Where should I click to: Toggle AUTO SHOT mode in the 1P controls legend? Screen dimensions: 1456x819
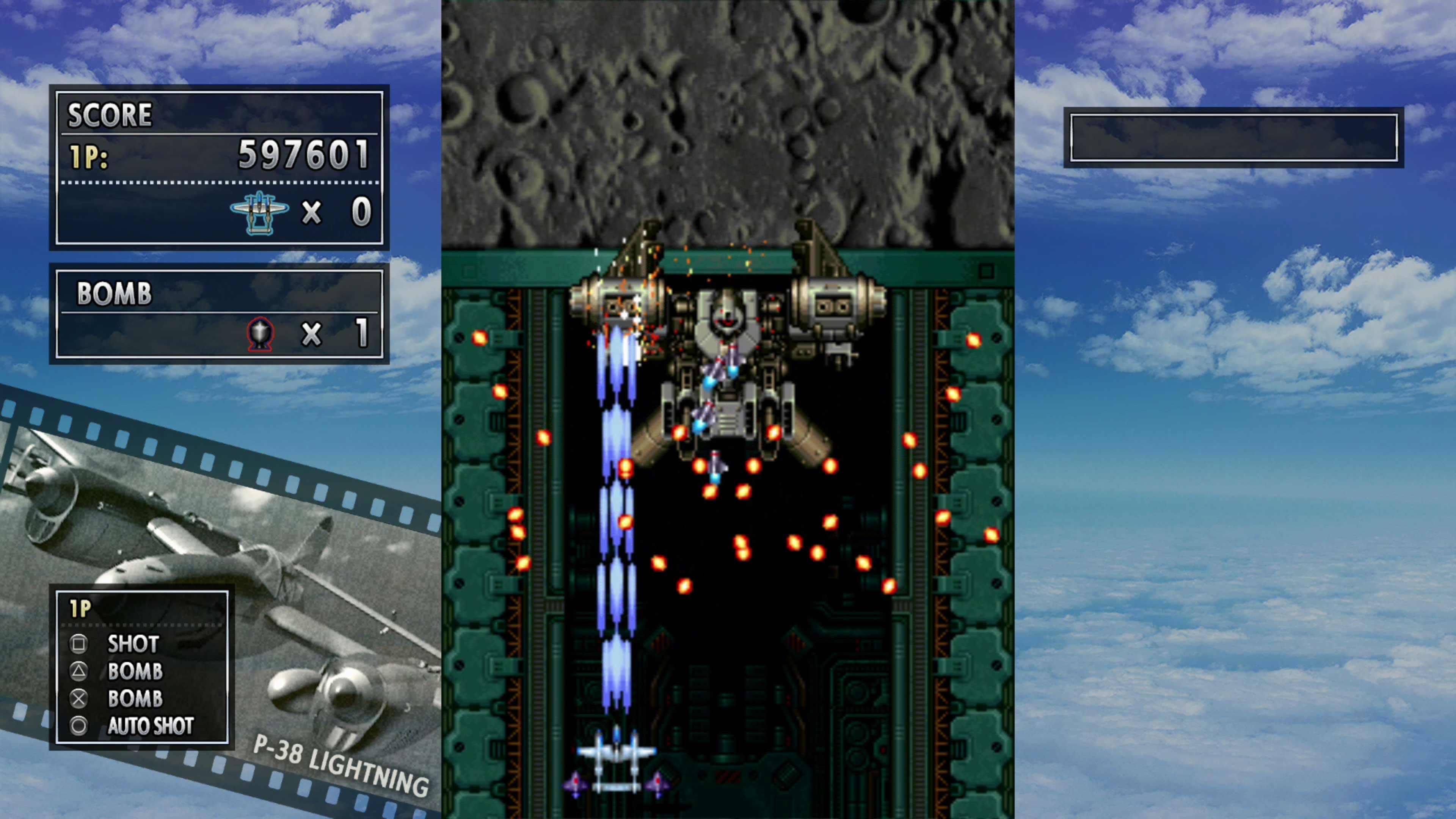[x=150, y=727]
